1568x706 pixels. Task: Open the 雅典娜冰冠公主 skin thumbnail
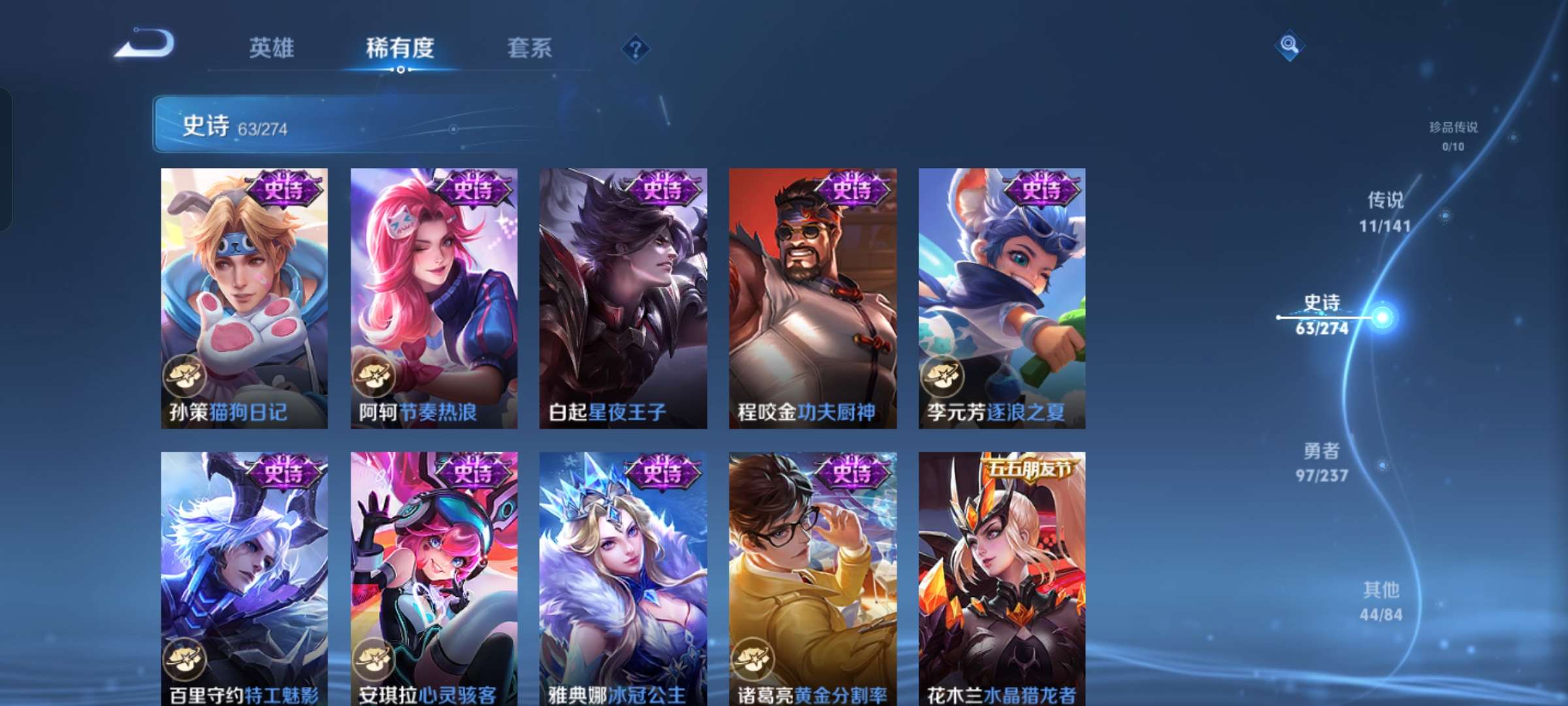pyautogui.click(x=622, y=575)
